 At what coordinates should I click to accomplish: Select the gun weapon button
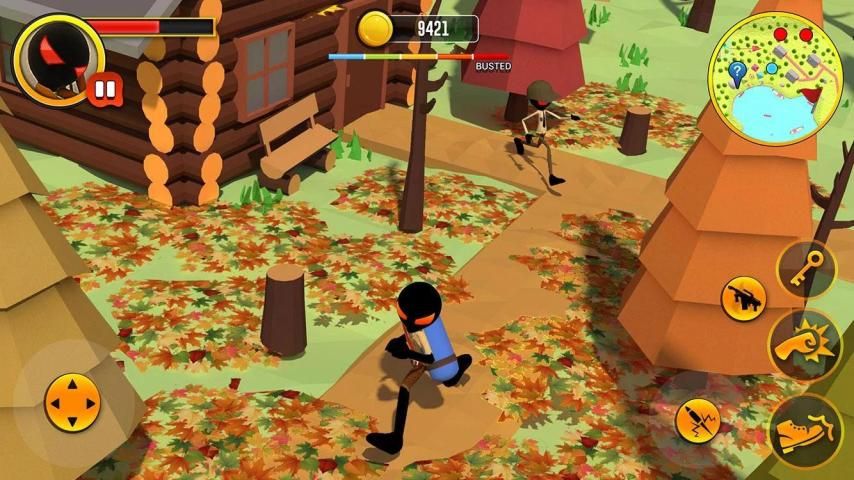click(x=744, y=298)
